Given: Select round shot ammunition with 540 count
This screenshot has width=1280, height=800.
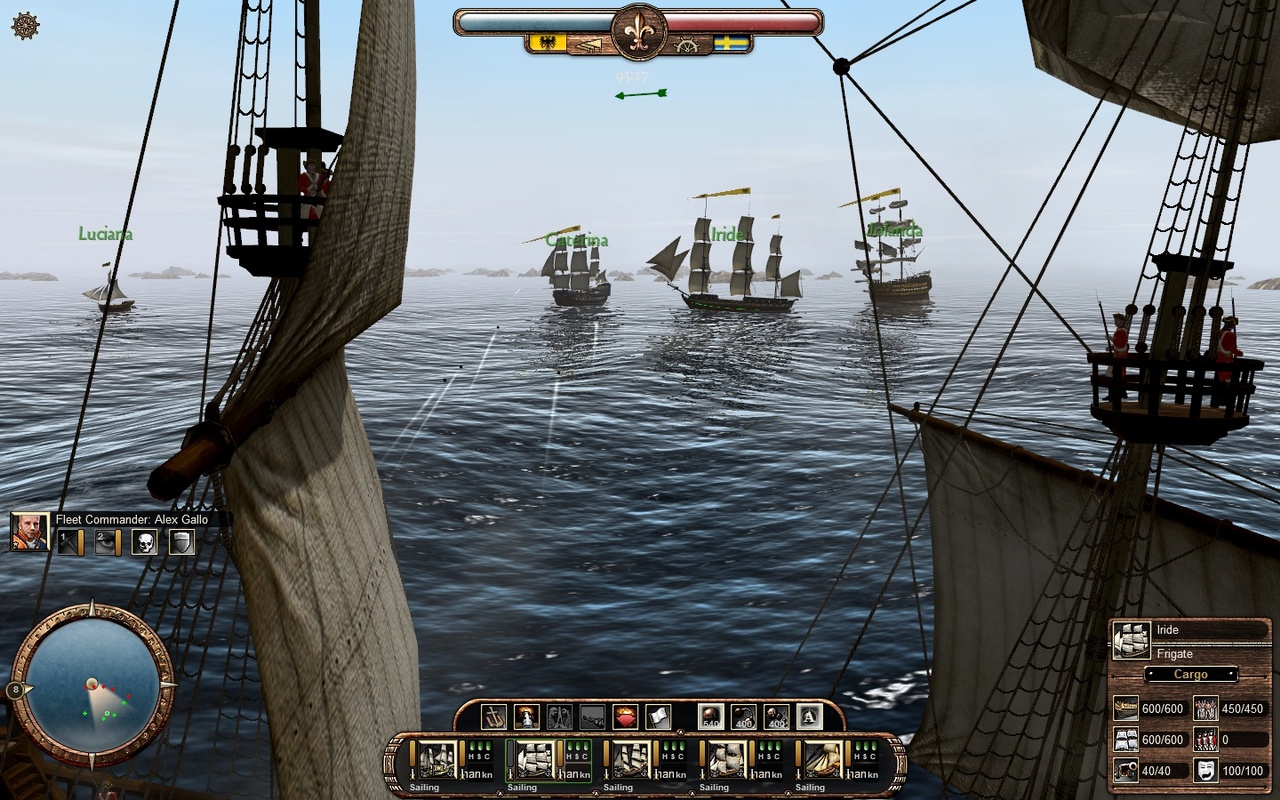Looking at the screenshot, I should (x=709, y=716).
